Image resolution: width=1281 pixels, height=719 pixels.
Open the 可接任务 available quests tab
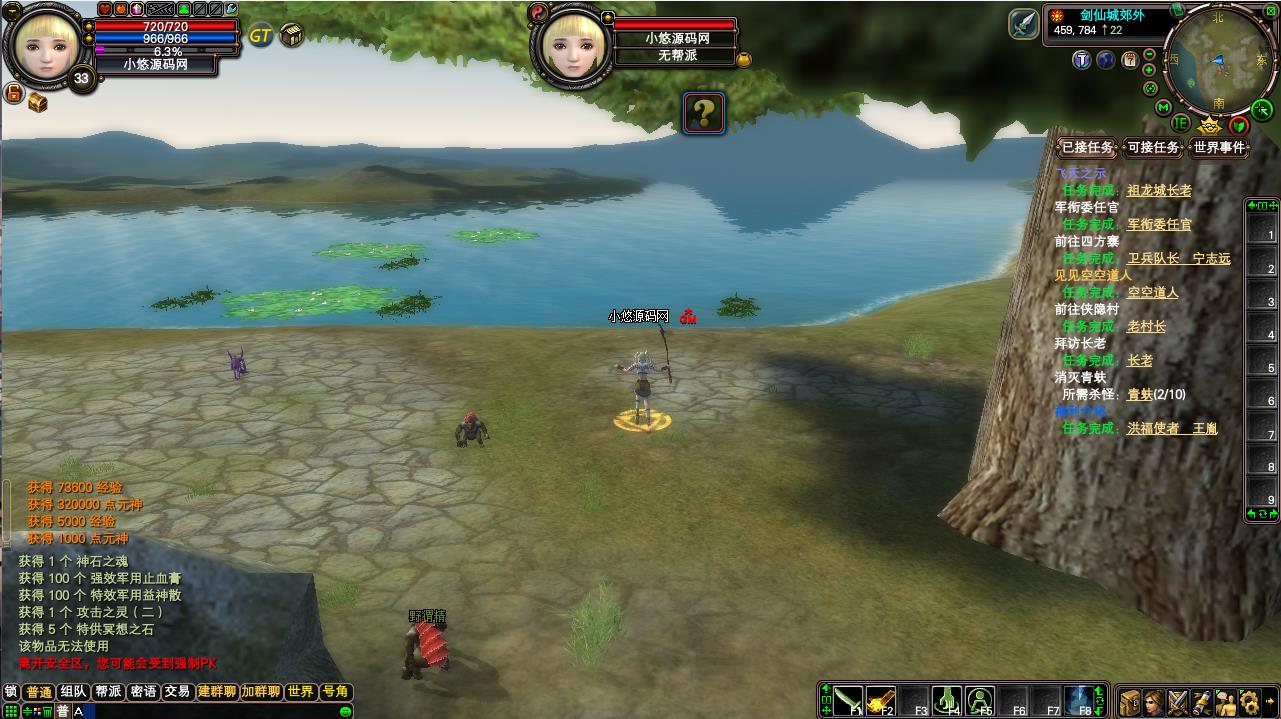tap(1153, 148)
